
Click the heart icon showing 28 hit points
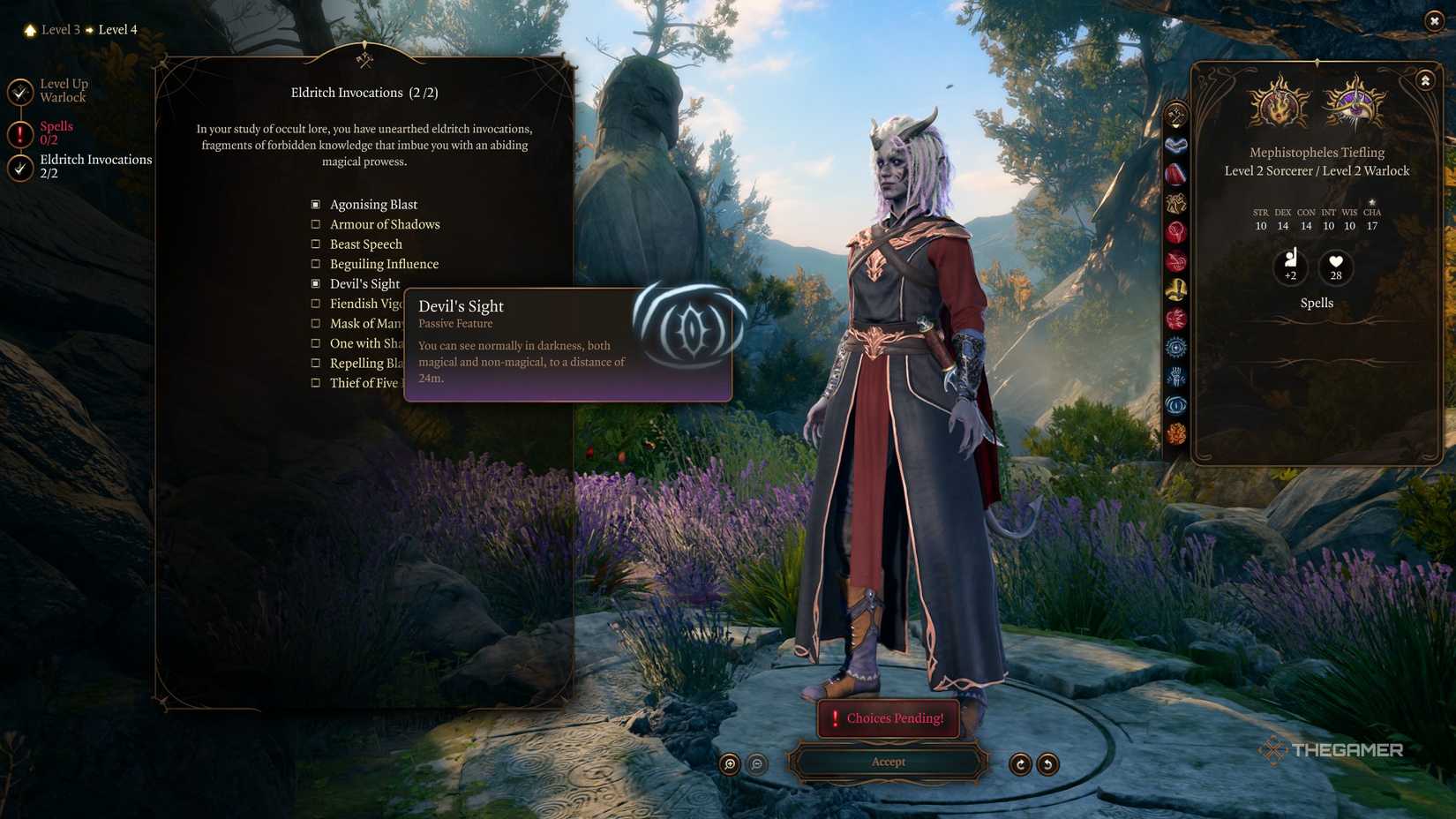click(x=1334, y=267)
